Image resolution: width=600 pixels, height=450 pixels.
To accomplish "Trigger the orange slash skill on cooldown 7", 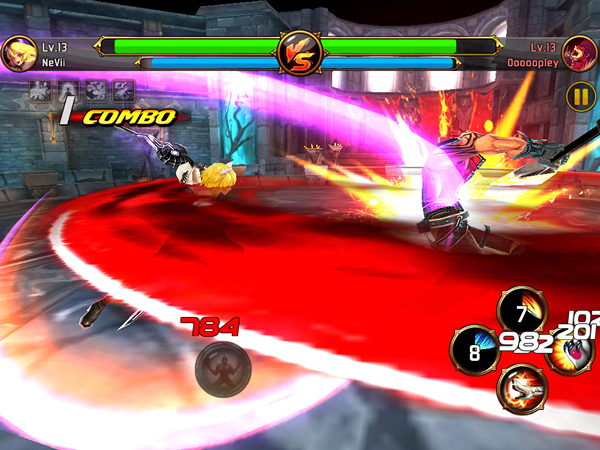I will (521, 309).
